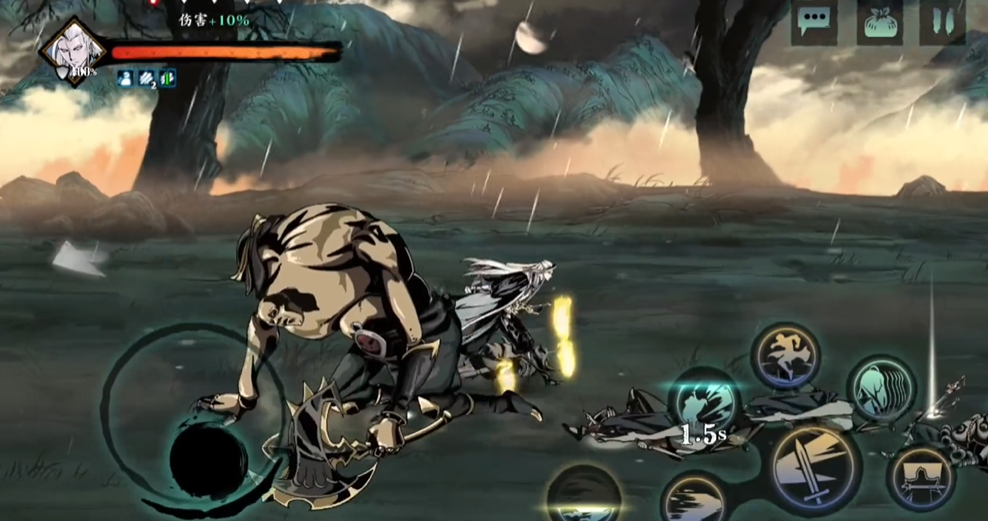Activate the leaping figure skill
This screenshot has height=521, width=988.
(786, 355)
